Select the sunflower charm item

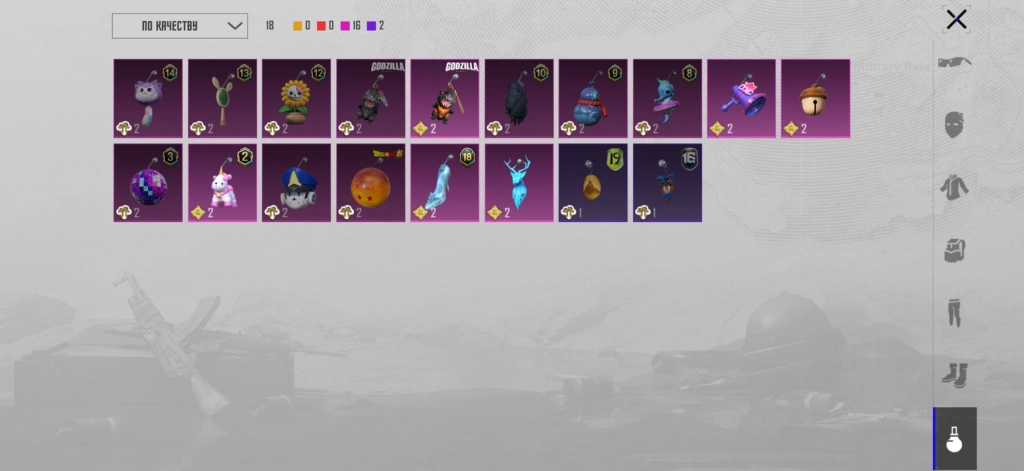click(x=296, y=98)
